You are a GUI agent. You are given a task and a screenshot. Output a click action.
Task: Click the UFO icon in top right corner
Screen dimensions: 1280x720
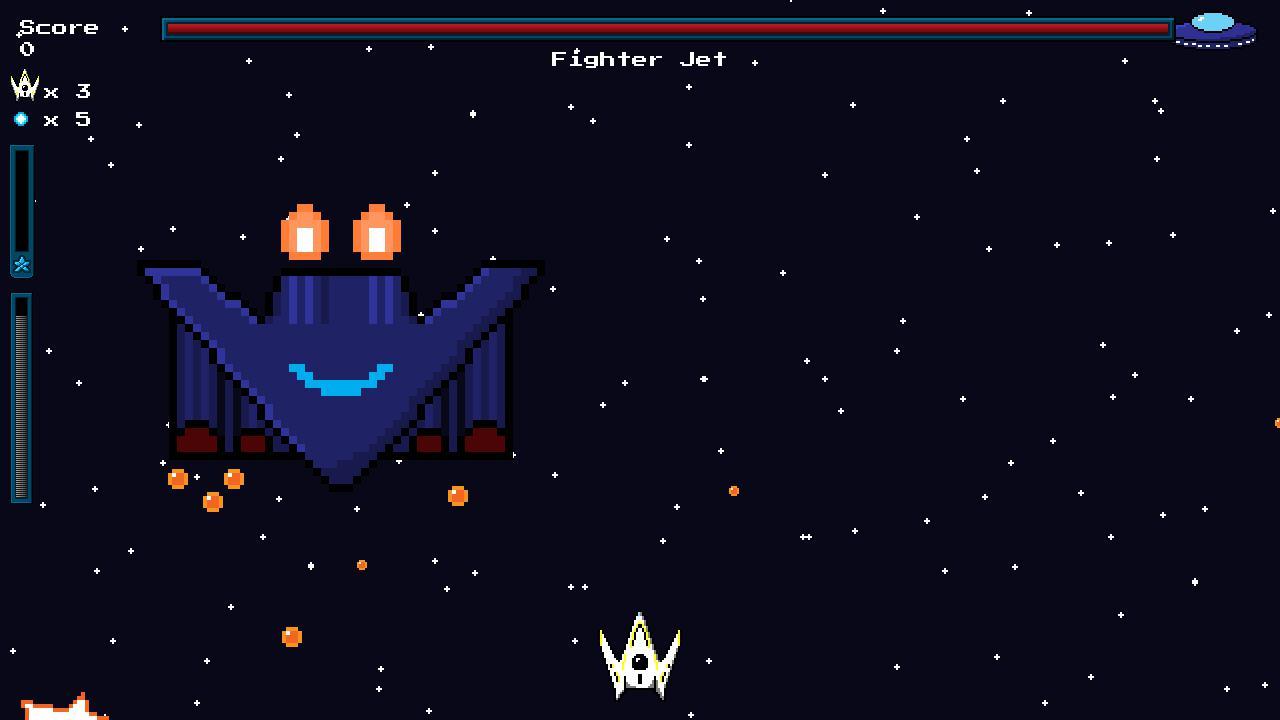coord(1215,28)
